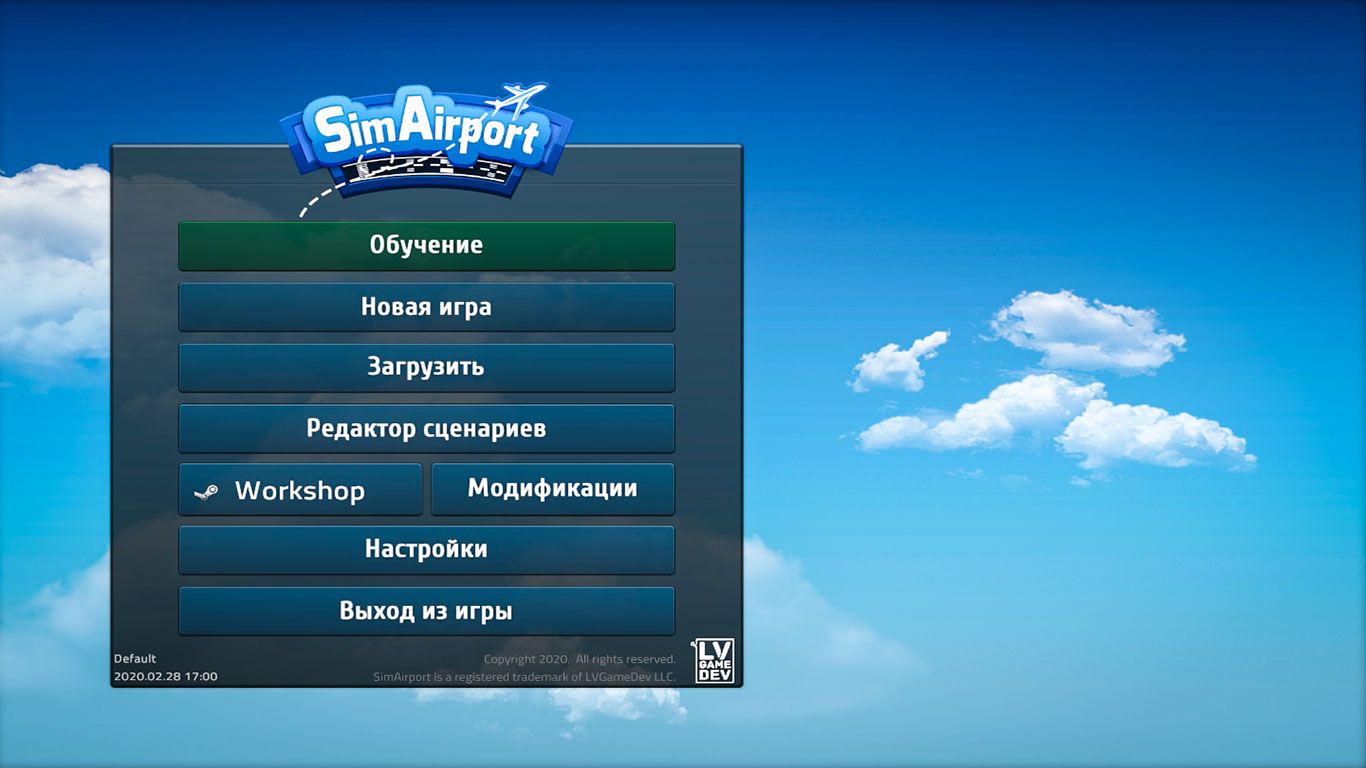1366x768 pixels.
Task: Click the Steam icon on the Workshop button
Action: point(210,490)
